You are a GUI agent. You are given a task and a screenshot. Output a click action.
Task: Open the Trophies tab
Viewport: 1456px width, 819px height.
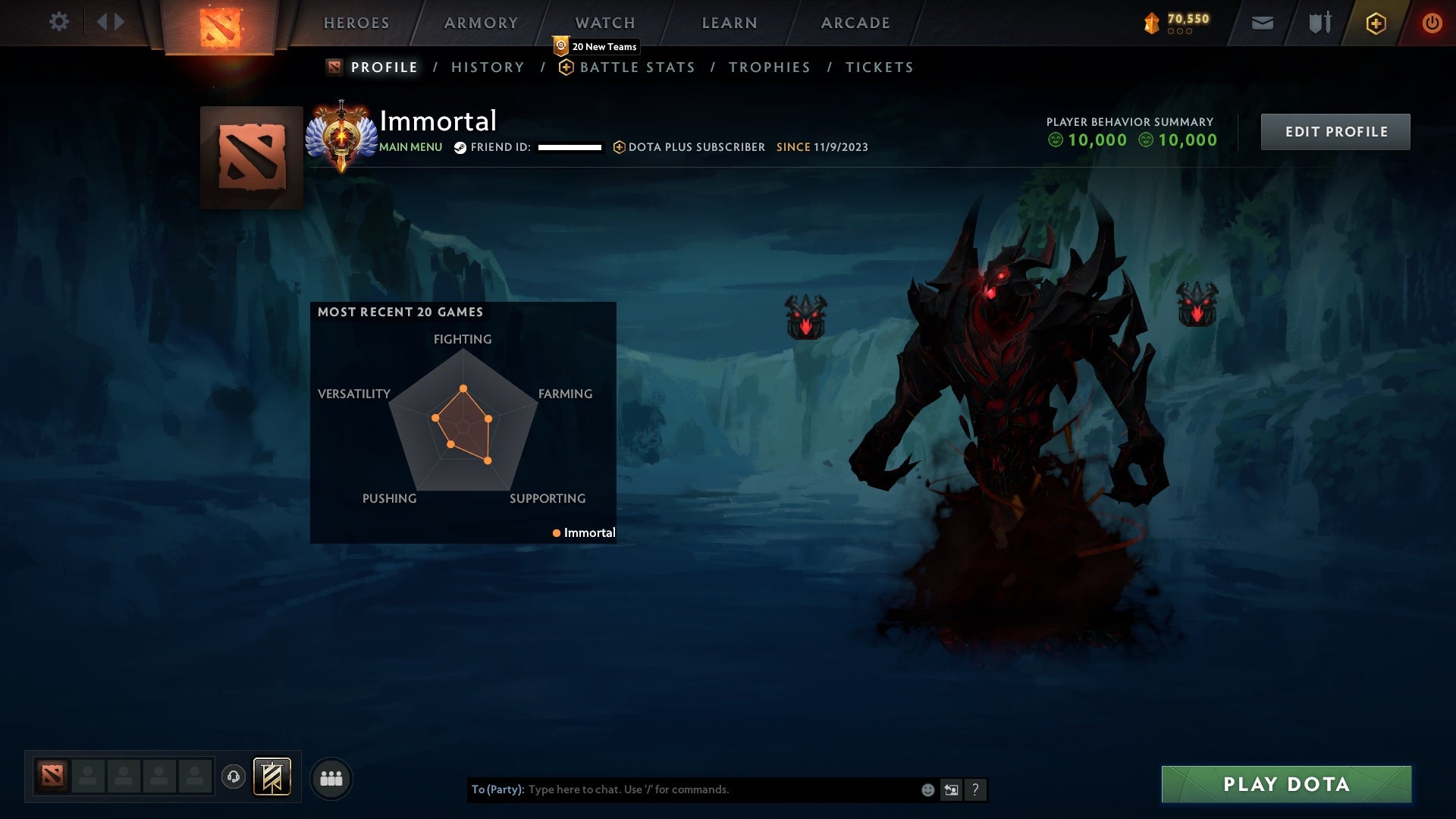click(769, 67)
